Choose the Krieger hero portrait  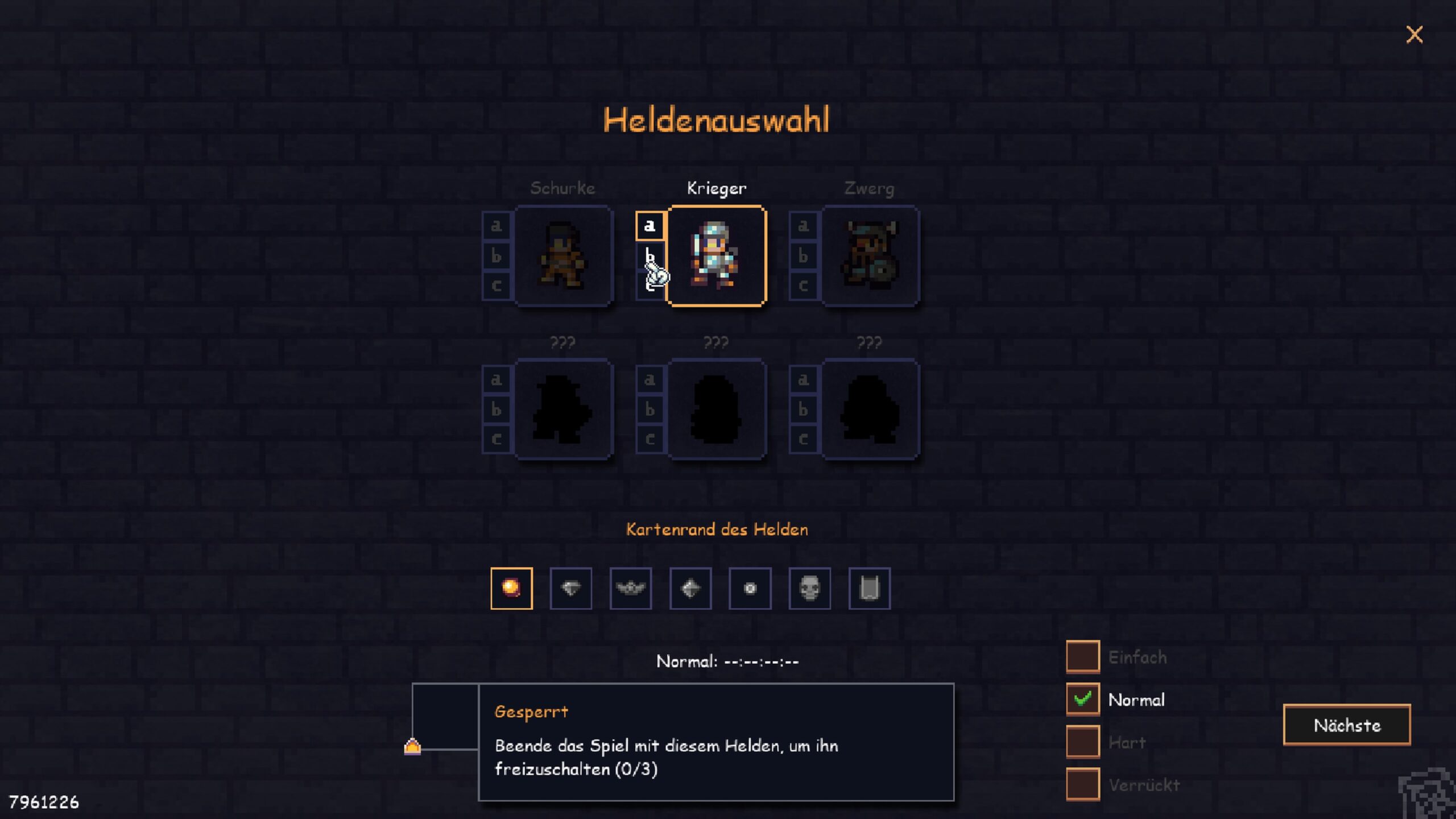click(716, 256)
